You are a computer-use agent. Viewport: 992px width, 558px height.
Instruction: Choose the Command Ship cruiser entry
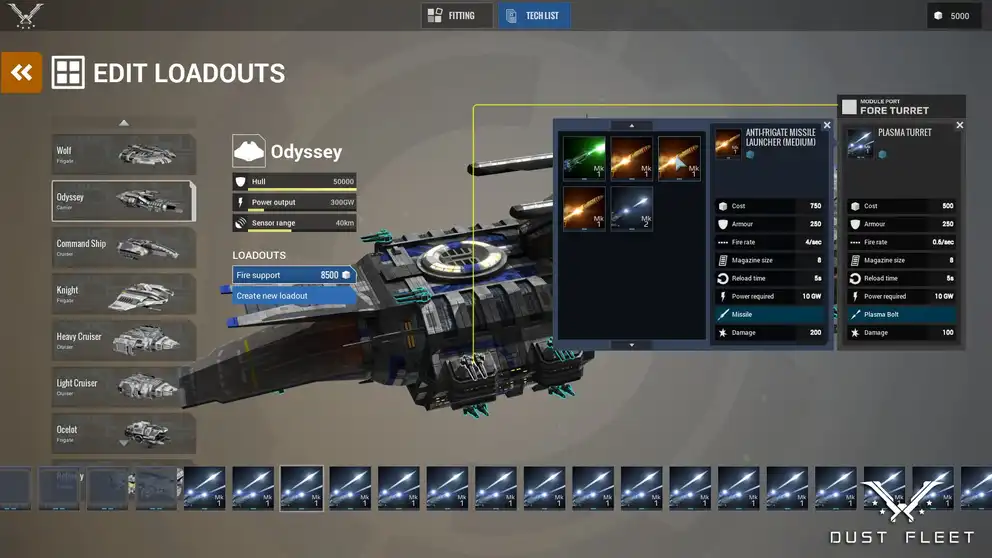tap(123, 247)
